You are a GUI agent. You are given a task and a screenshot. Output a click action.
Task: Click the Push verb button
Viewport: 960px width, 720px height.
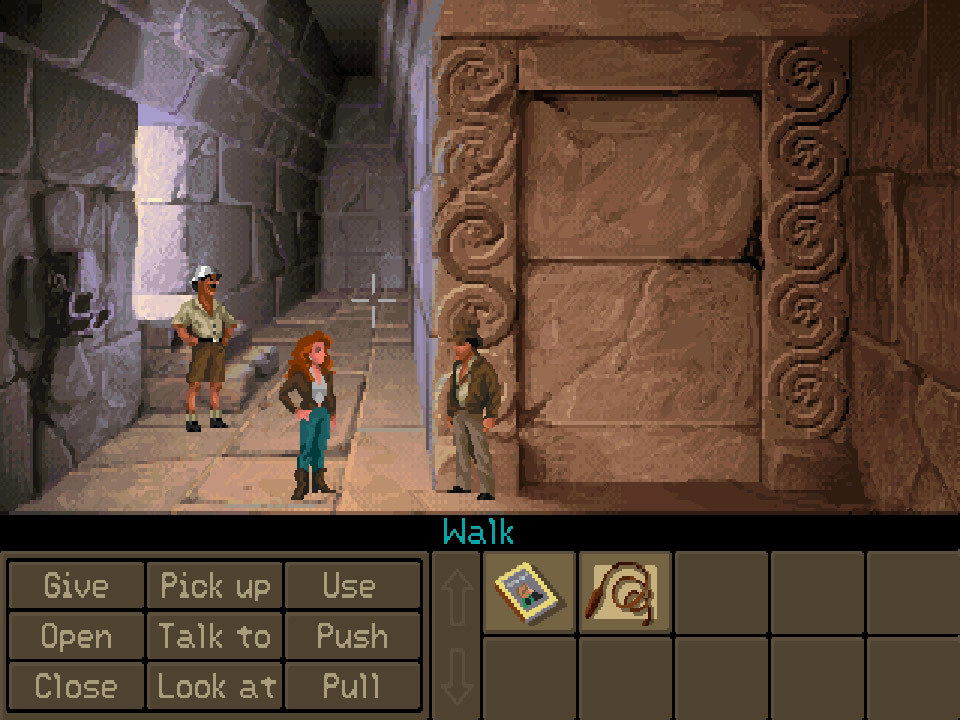coord(349,636)
